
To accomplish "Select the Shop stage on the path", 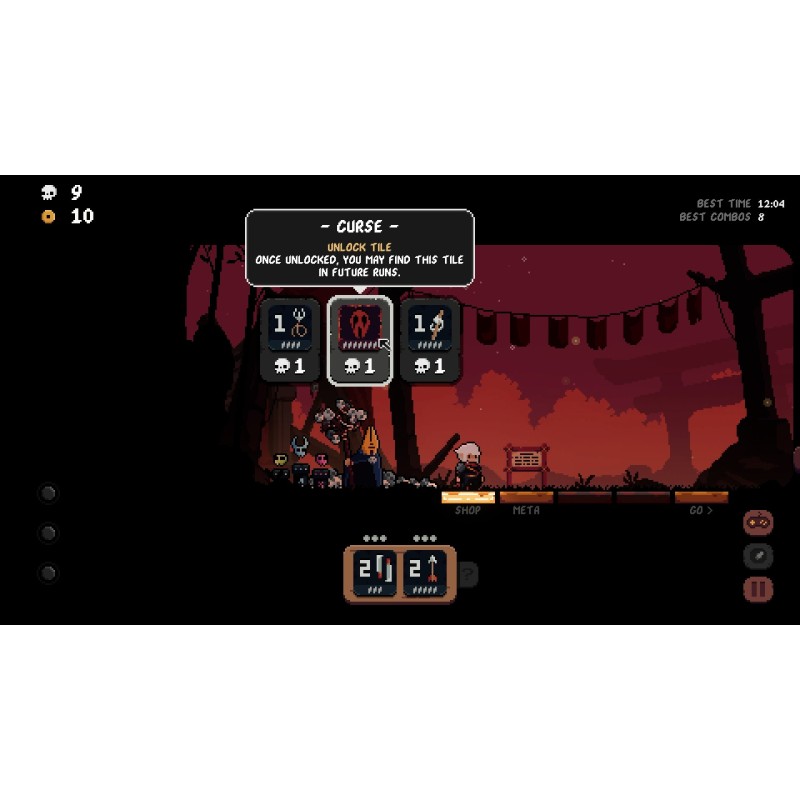I will point(468,498).
